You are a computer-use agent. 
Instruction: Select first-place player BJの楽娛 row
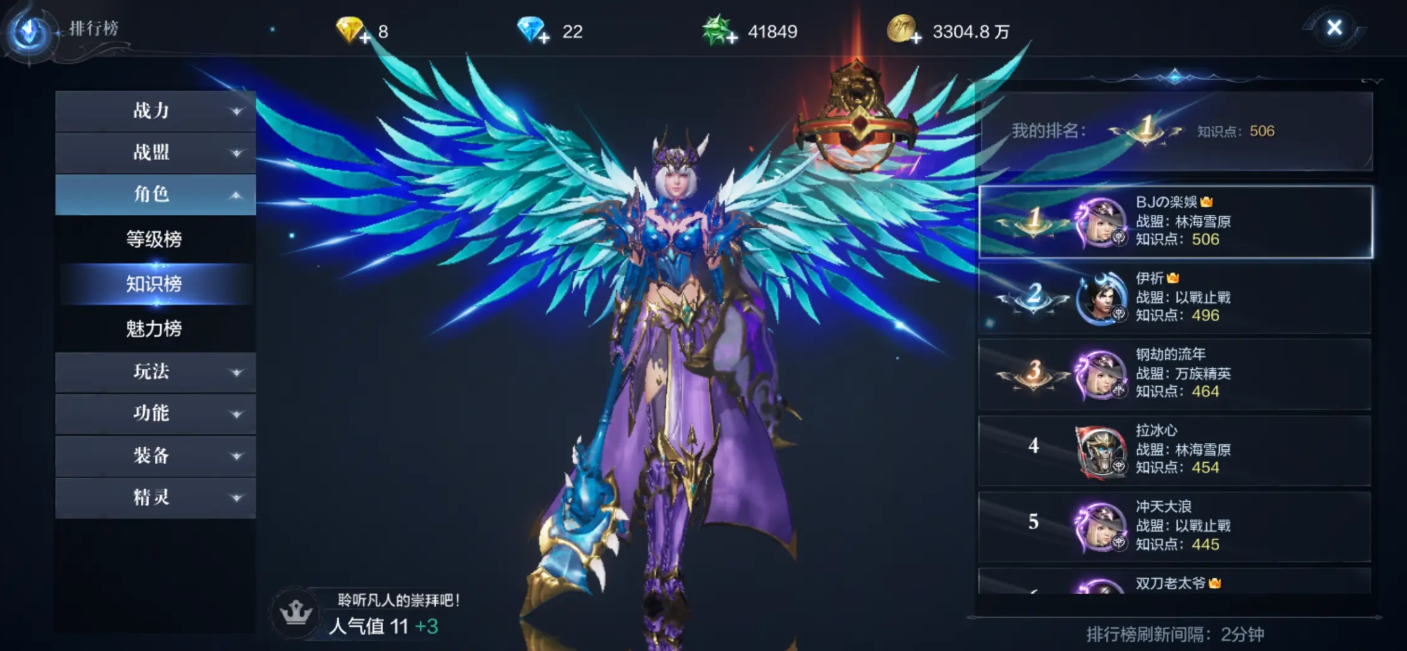coord(1174,221)
